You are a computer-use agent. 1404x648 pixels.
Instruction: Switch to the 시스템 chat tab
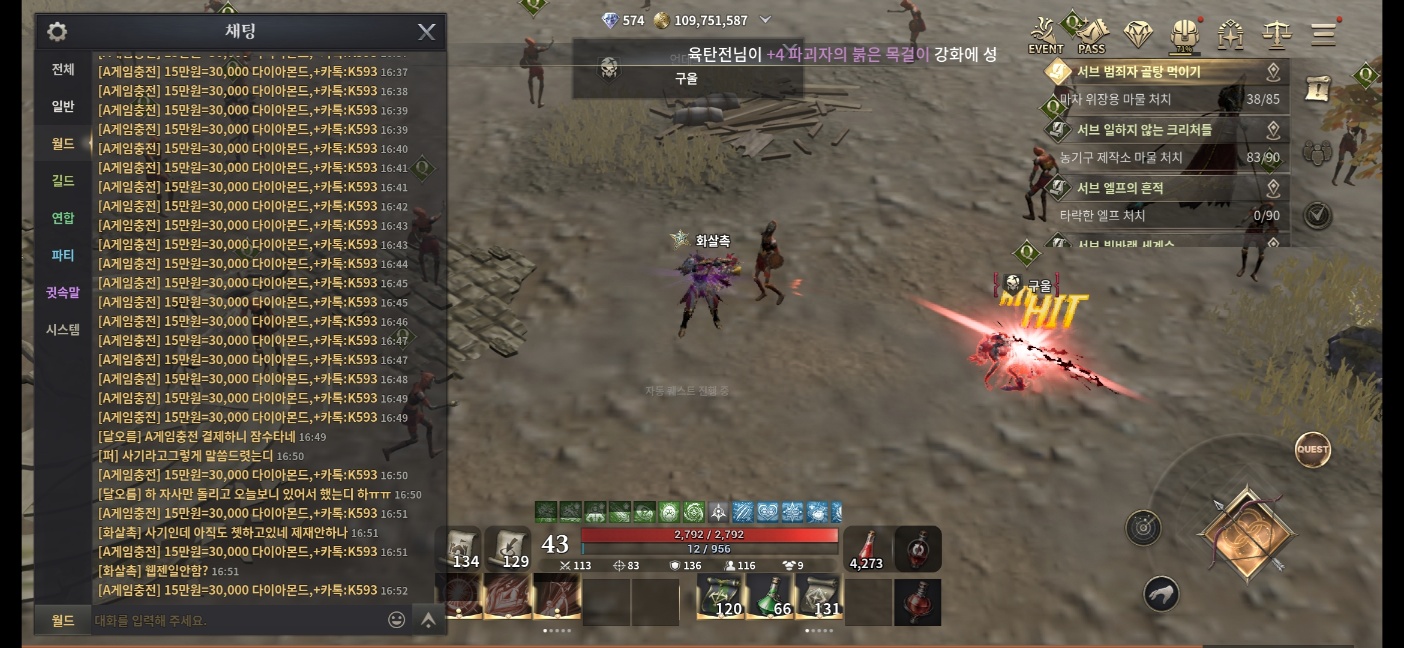point(63,329)
